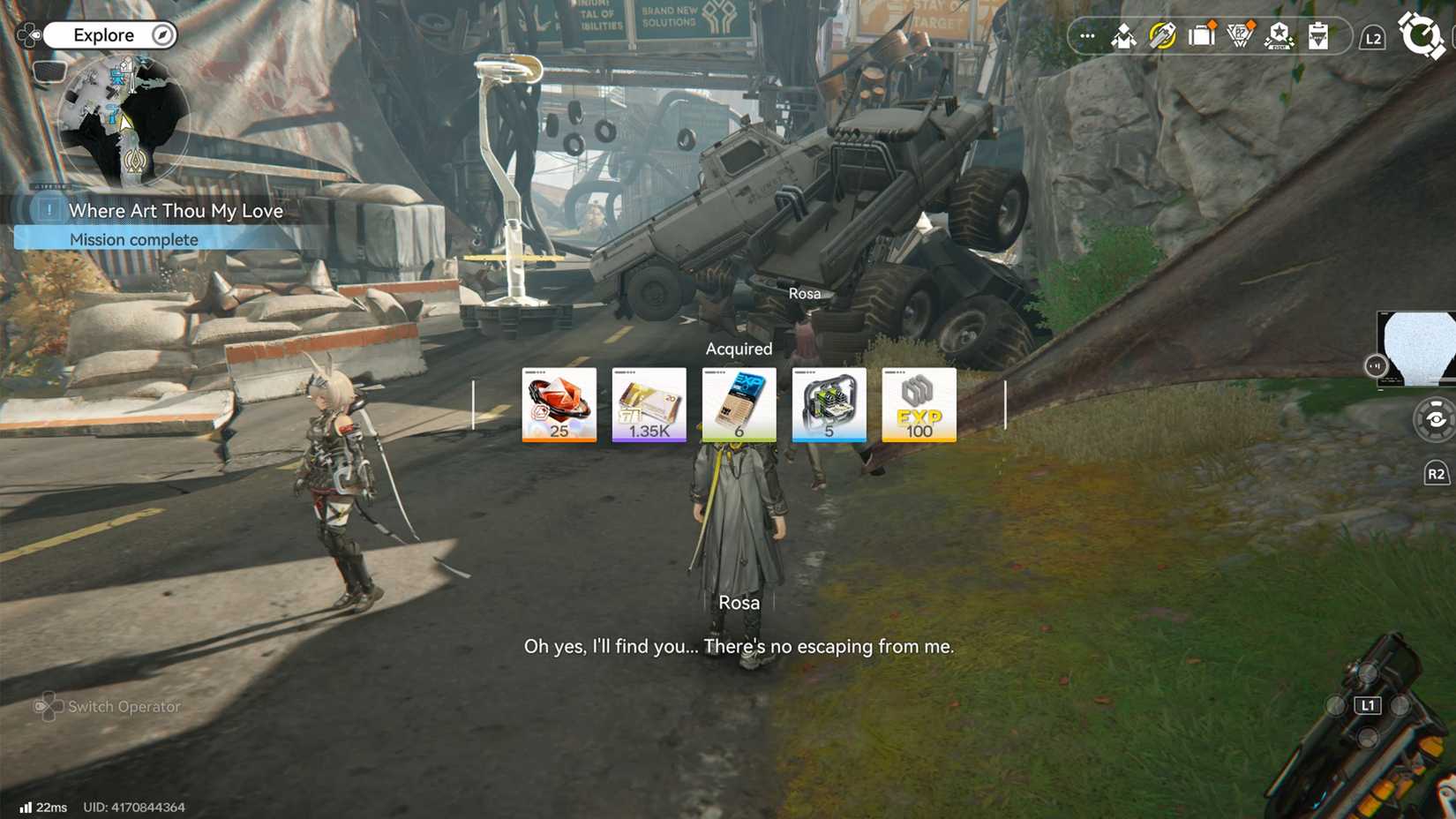Open the inventory suitcase icon
This screenshot has height=819, width=1456.
pyautogui.click(x=1201, y=36)
